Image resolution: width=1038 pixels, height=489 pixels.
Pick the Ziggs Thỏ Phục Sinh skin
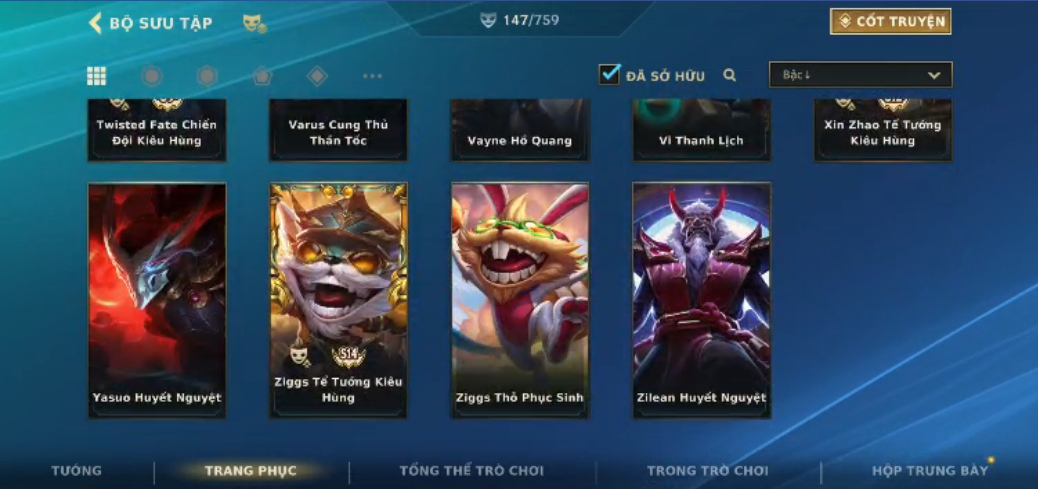click(x=520, y=300)
